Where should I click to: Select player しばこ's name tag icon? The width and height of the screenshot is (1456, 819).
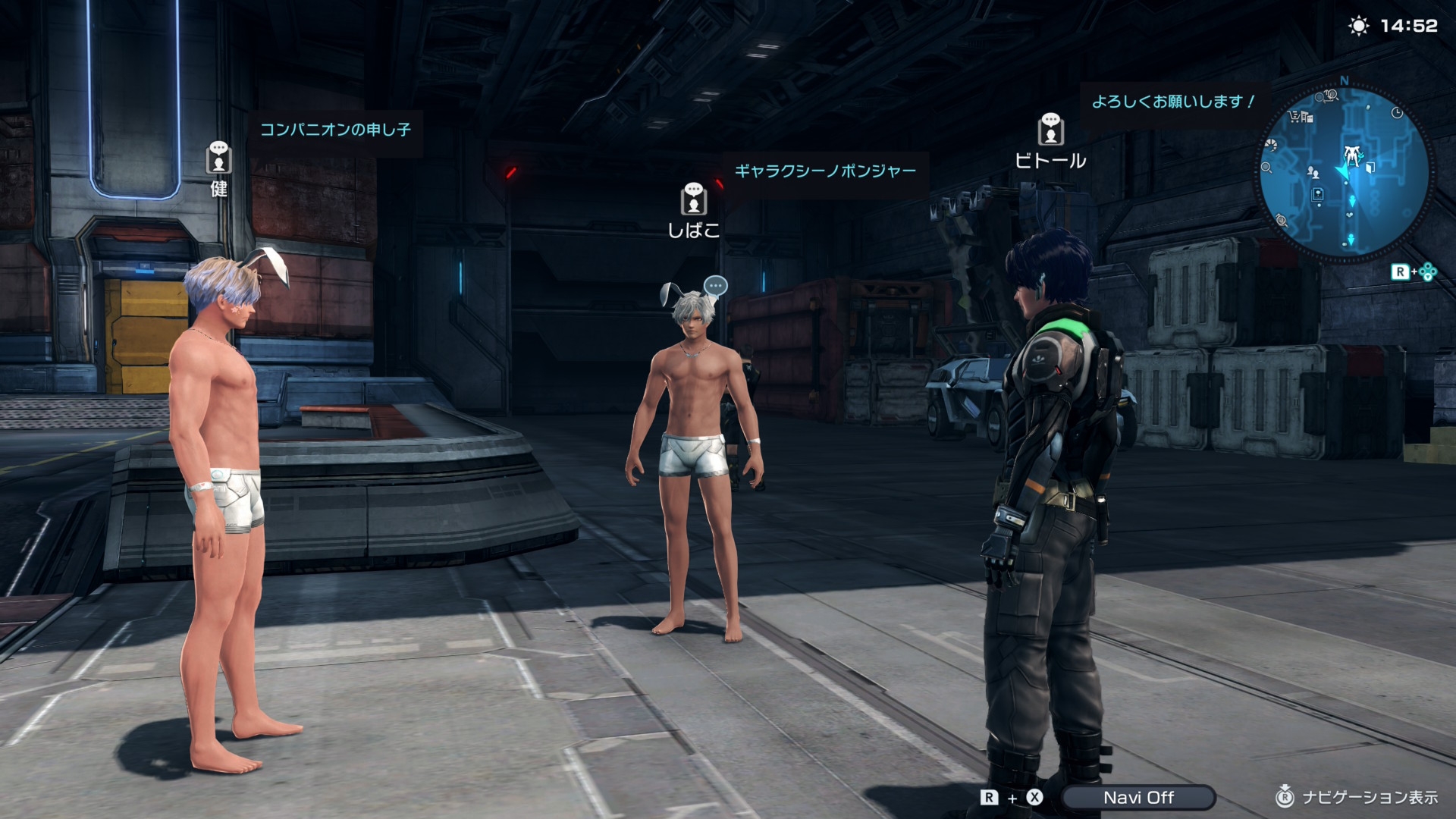pos(693,199)
